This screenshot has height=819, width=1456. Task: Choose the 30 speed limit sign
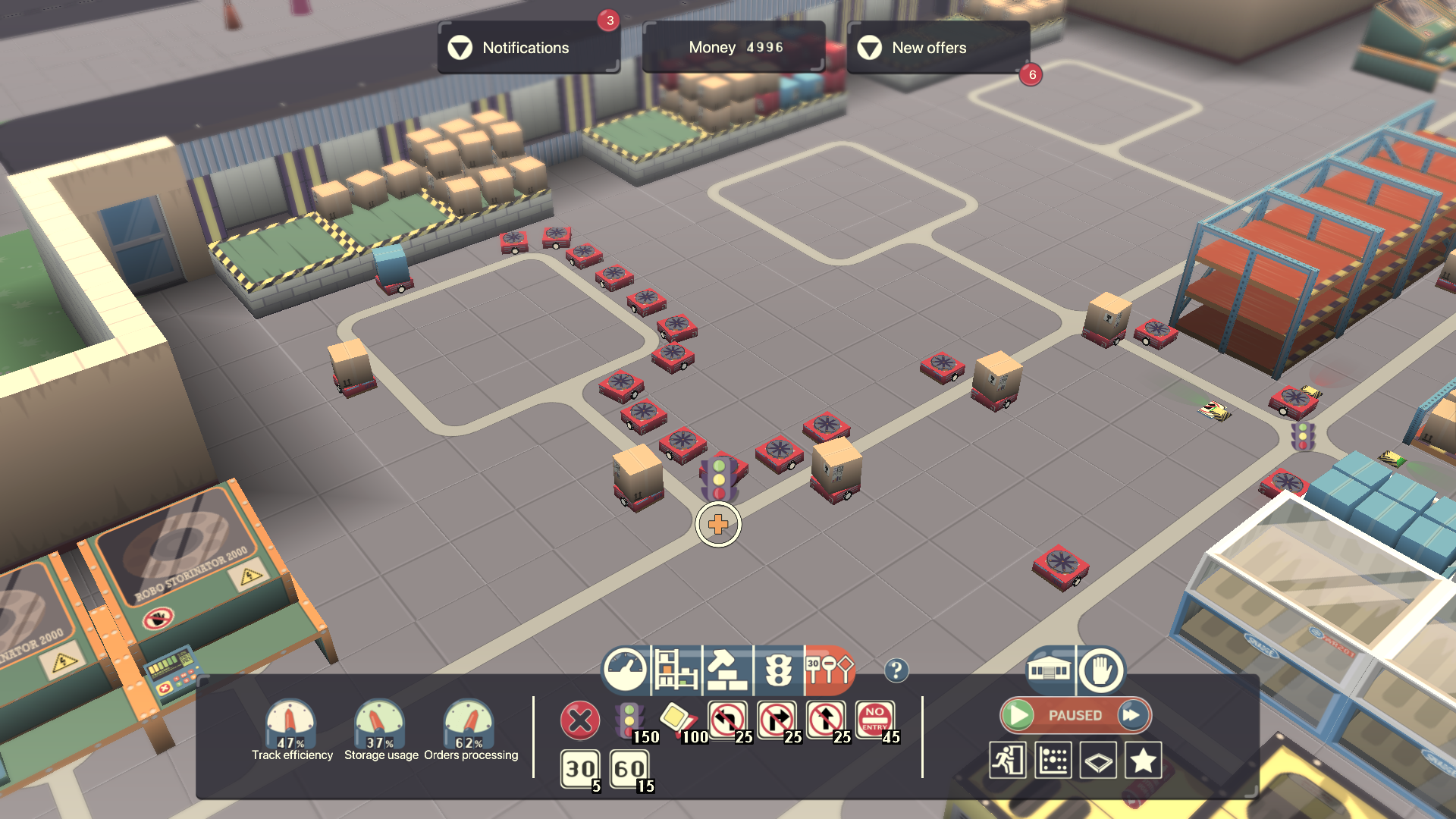[580, 769]
